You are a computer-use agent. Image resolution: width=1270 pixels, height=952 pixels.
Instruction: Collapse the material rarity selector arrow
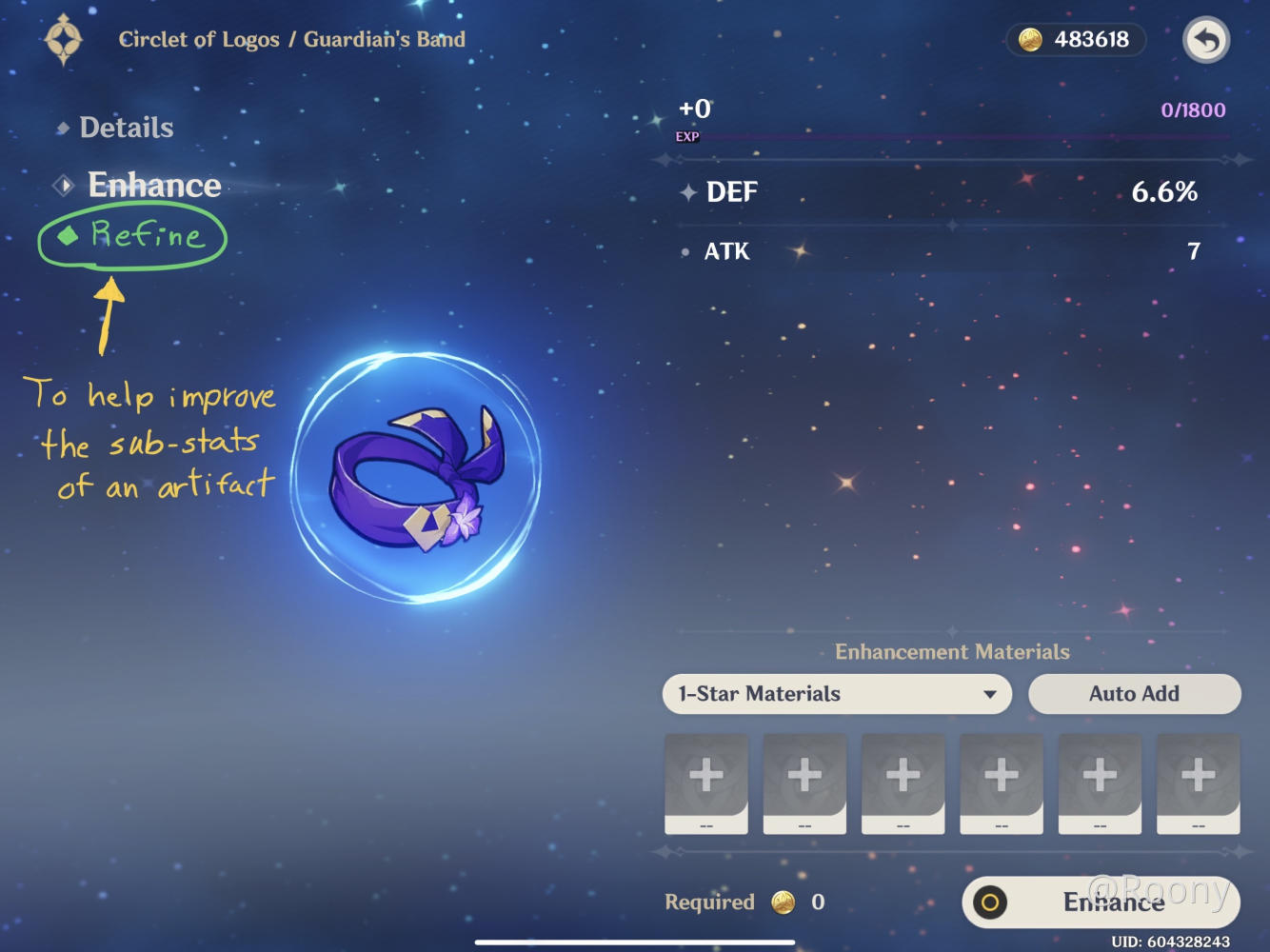click(990, 694)
